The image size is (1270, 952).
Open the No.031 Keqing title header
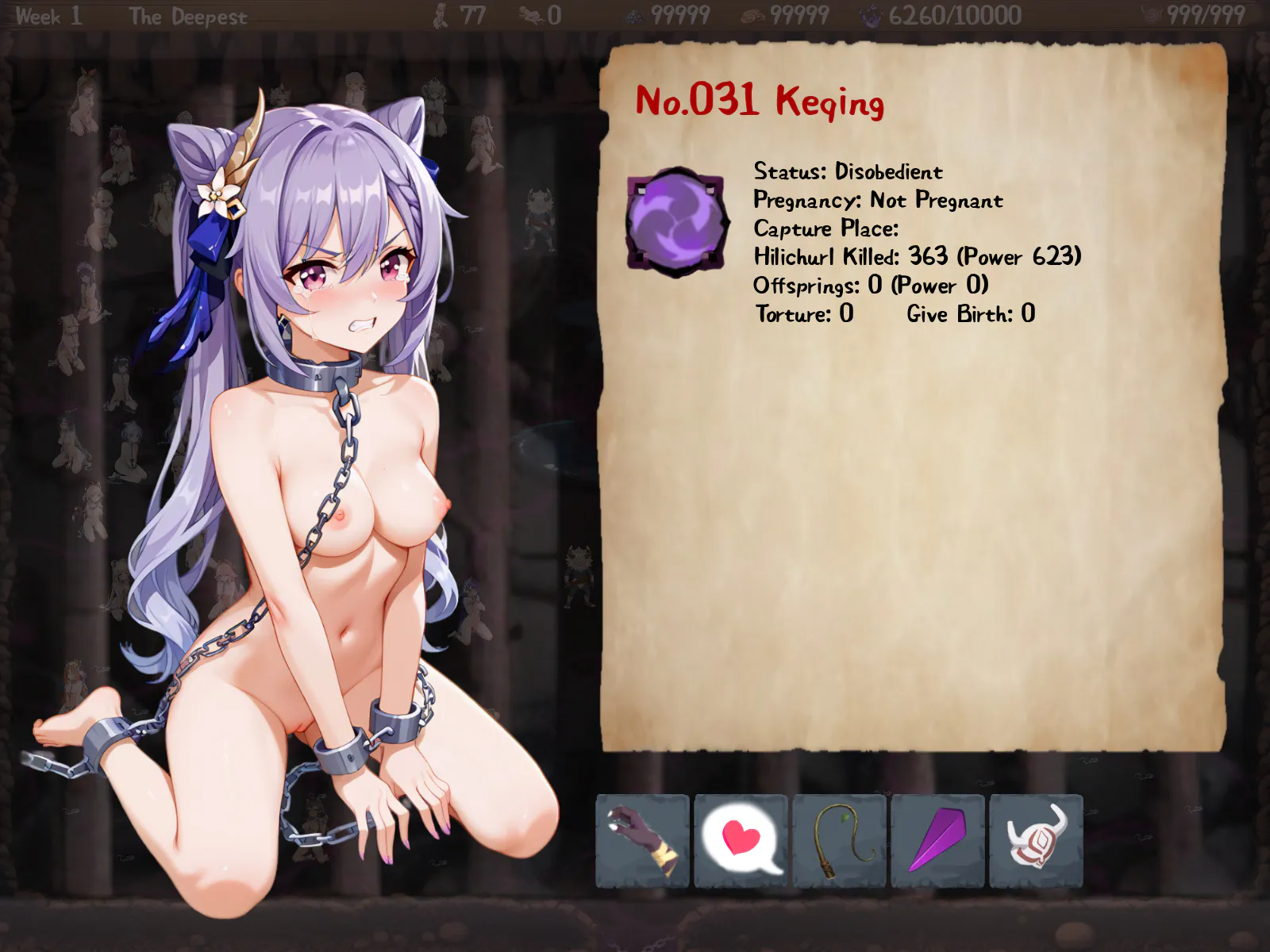[760, 102]
